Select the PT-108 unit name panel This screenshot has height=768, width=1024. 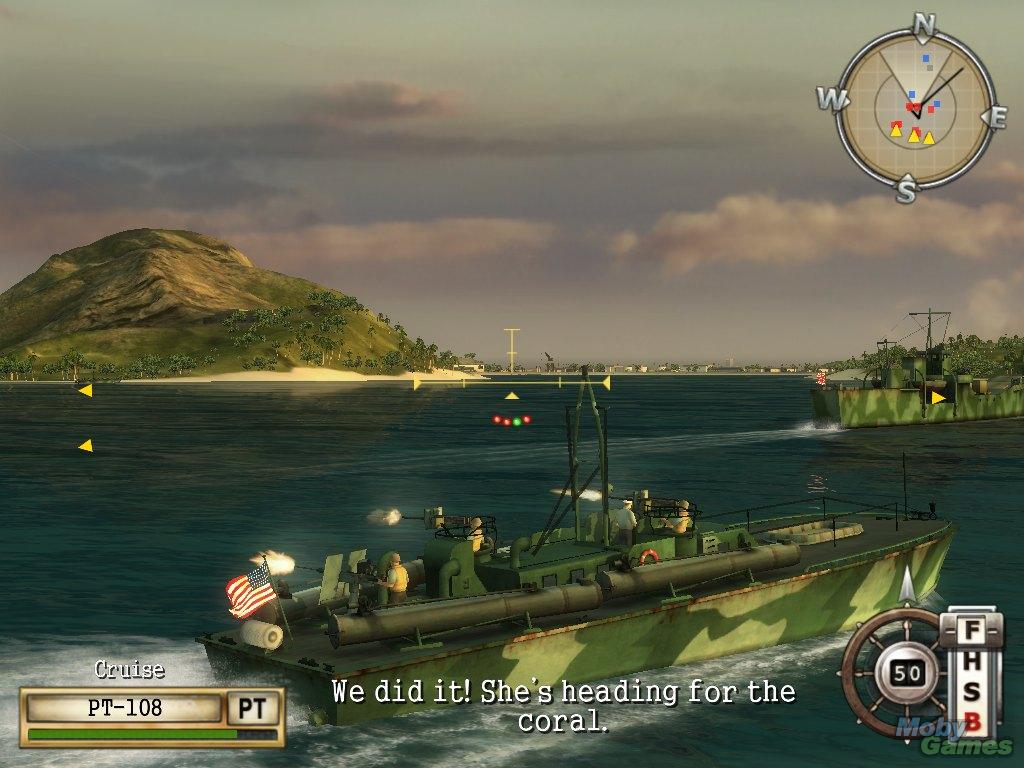tap(125, 709)
